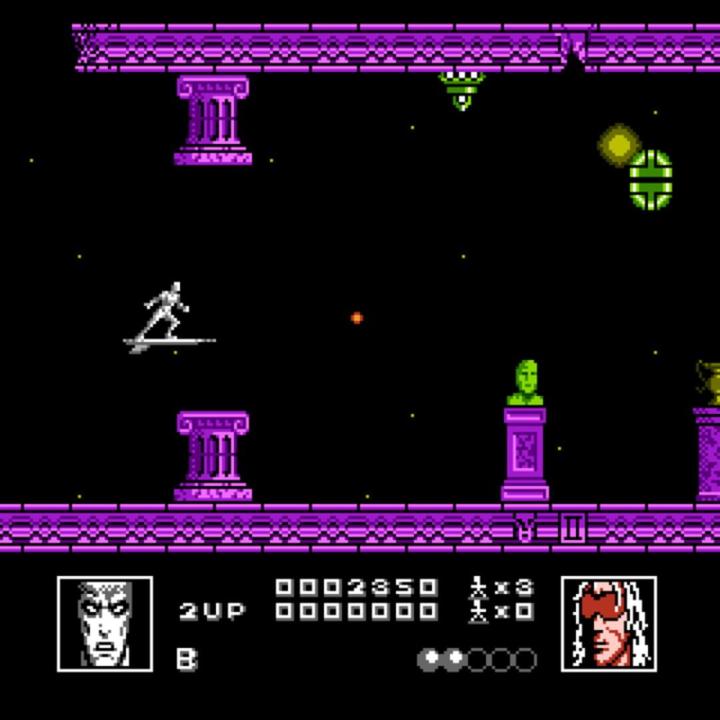
Task: Click the Silver Surfer face portrait
Action: point(105,623)
